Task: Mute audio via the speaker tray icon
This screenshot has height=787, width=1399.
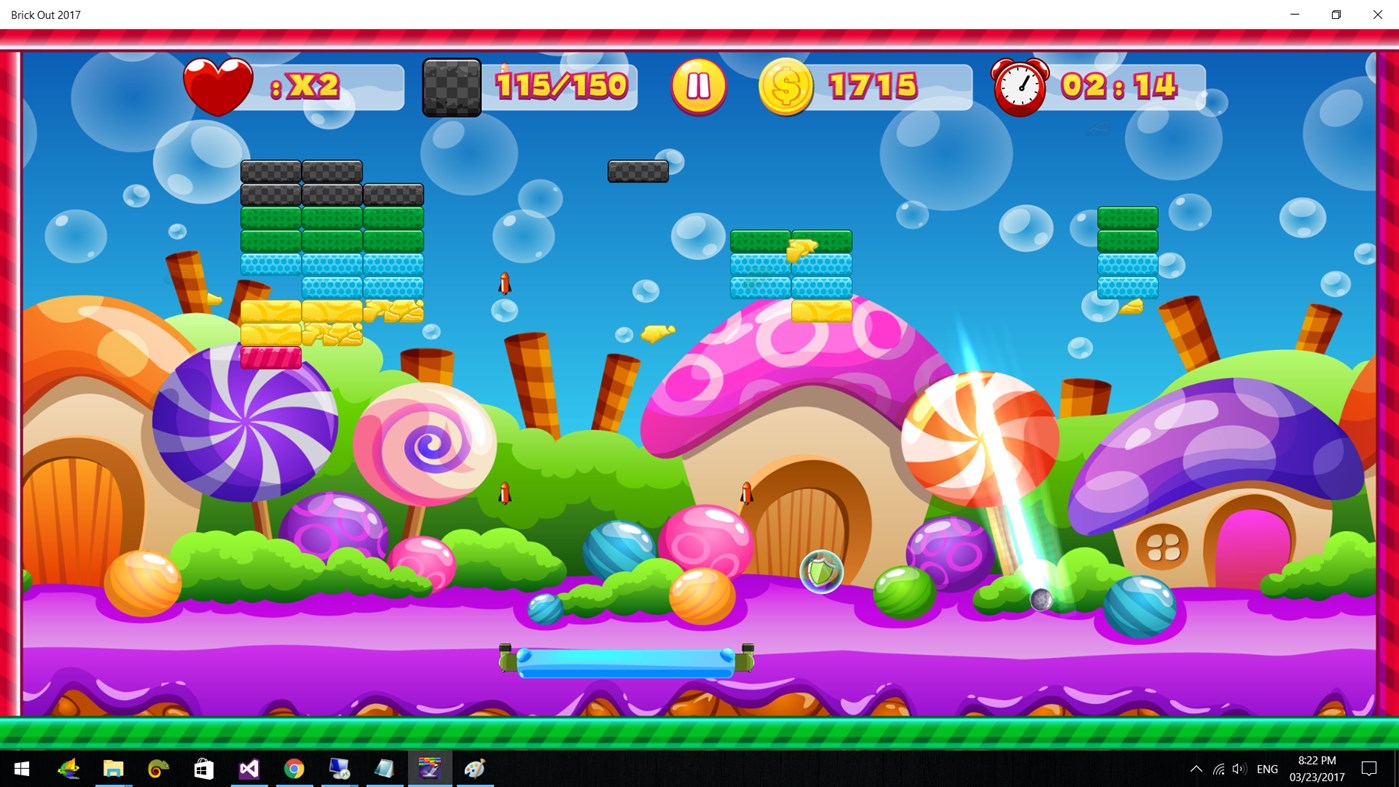Action: pos(1238,768)
